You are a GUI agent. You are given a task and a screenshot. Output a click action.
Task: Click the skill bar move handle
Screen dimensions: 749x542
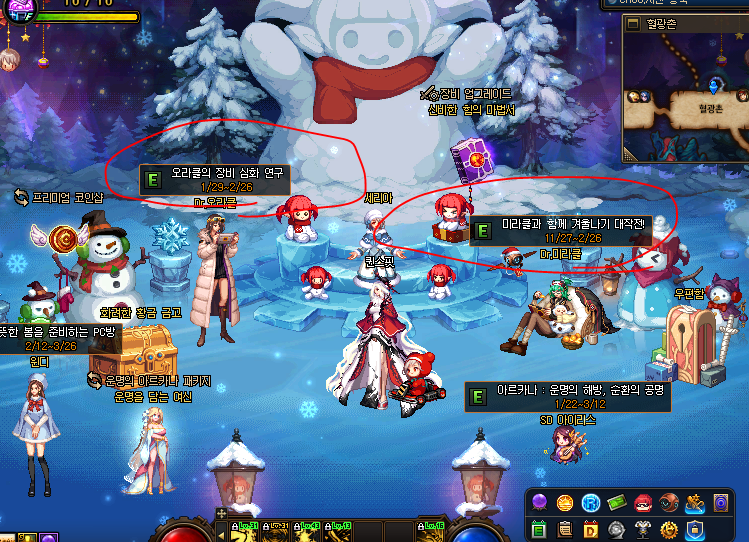click(x=222, y=513)
